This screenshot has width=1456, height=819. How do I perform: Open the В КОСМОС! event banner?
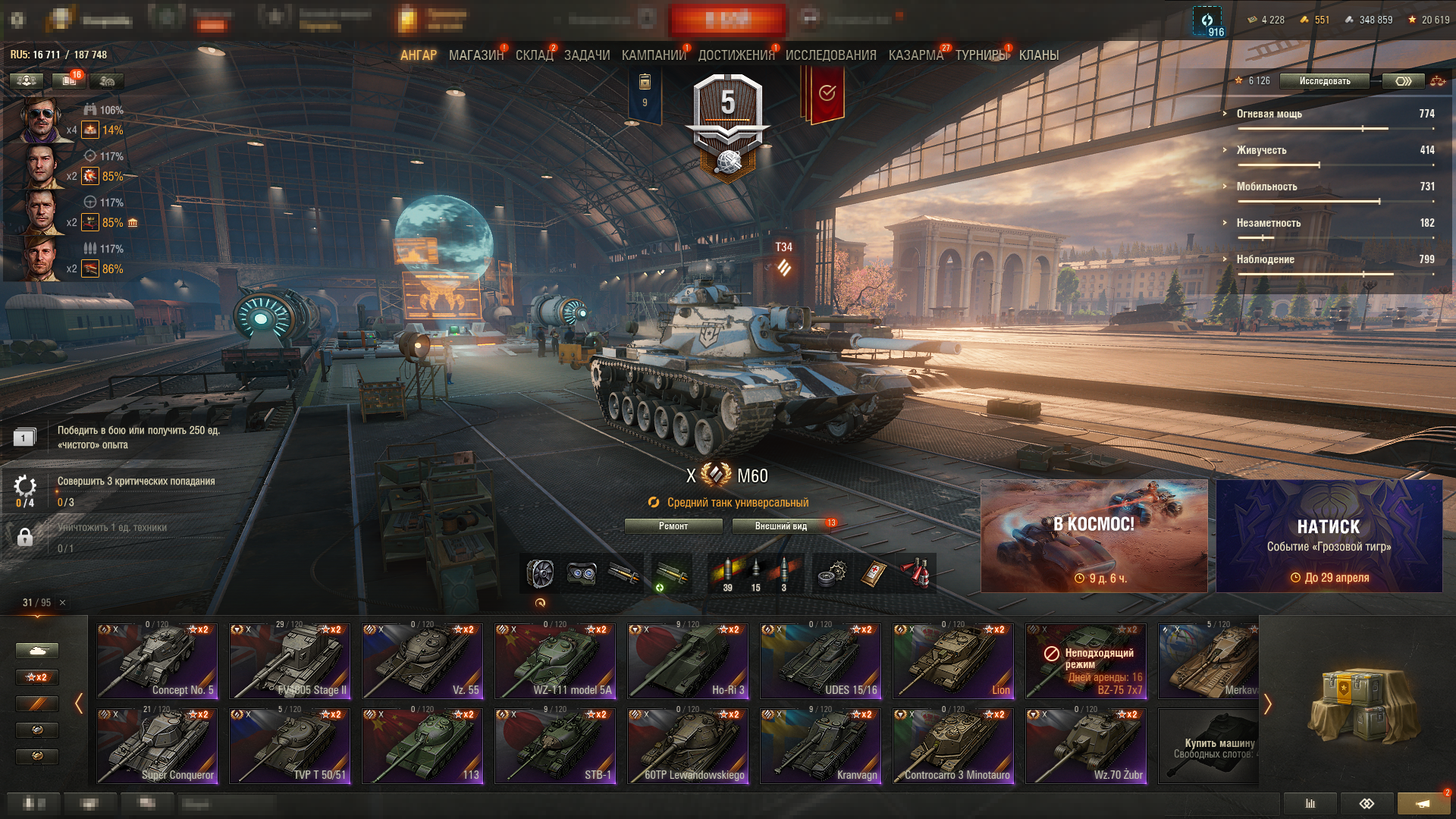(1094, 535)
